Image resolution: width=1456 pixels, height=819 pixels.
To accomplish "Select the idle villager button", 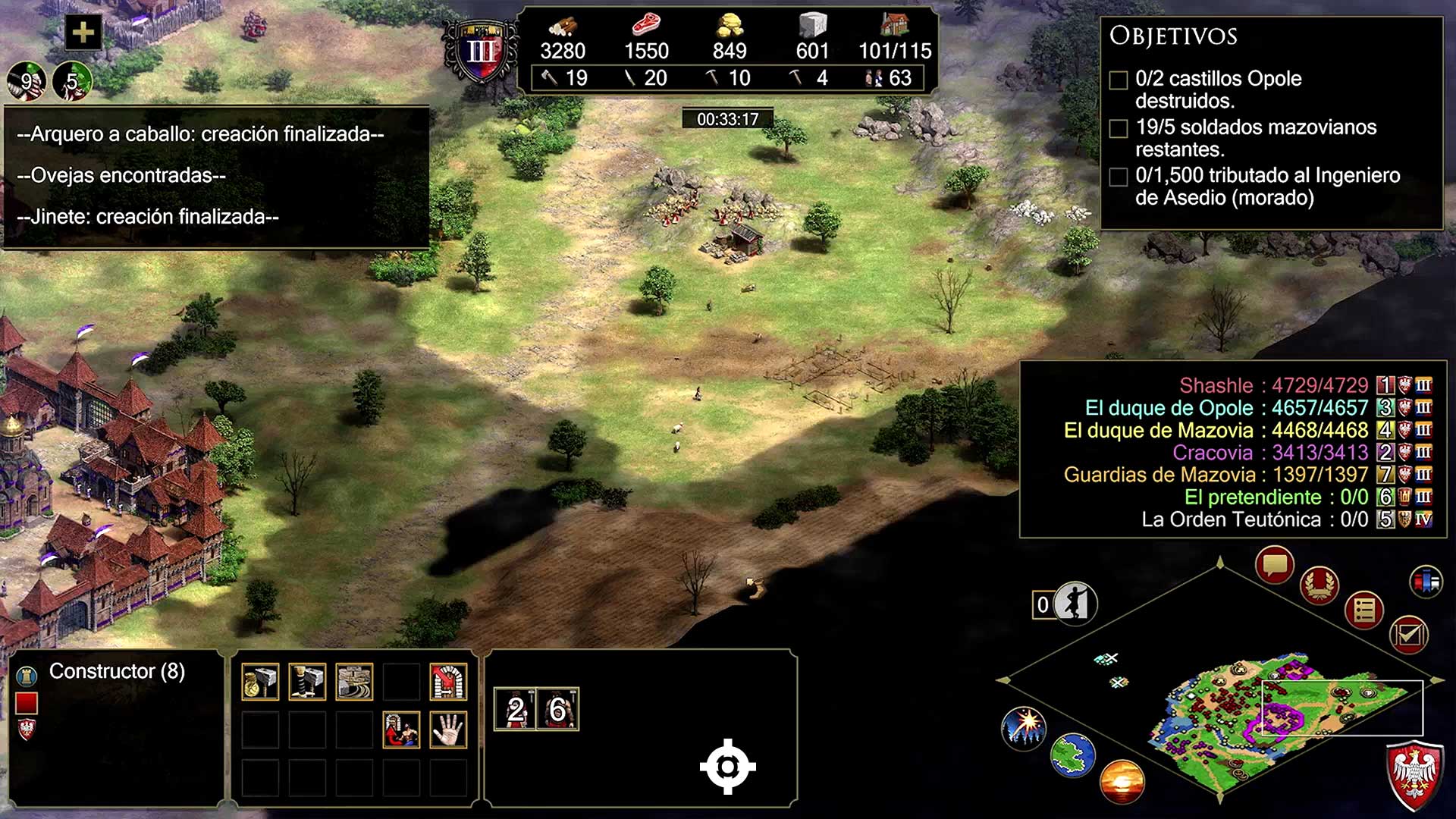I will coord(1075,604).
